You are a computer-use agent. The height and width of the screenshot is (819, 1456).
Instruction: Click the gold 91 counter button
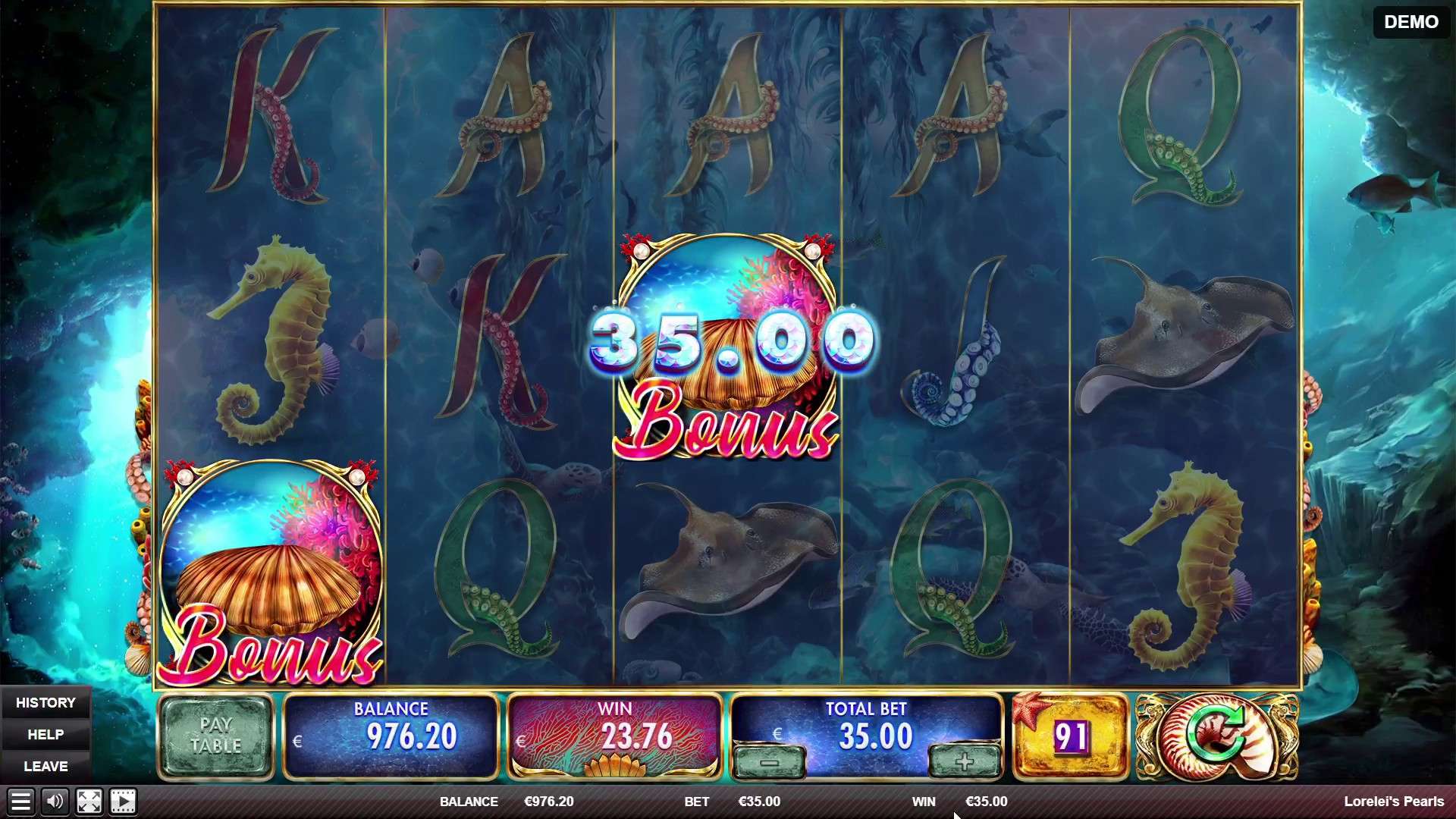tap(1070, 736)
